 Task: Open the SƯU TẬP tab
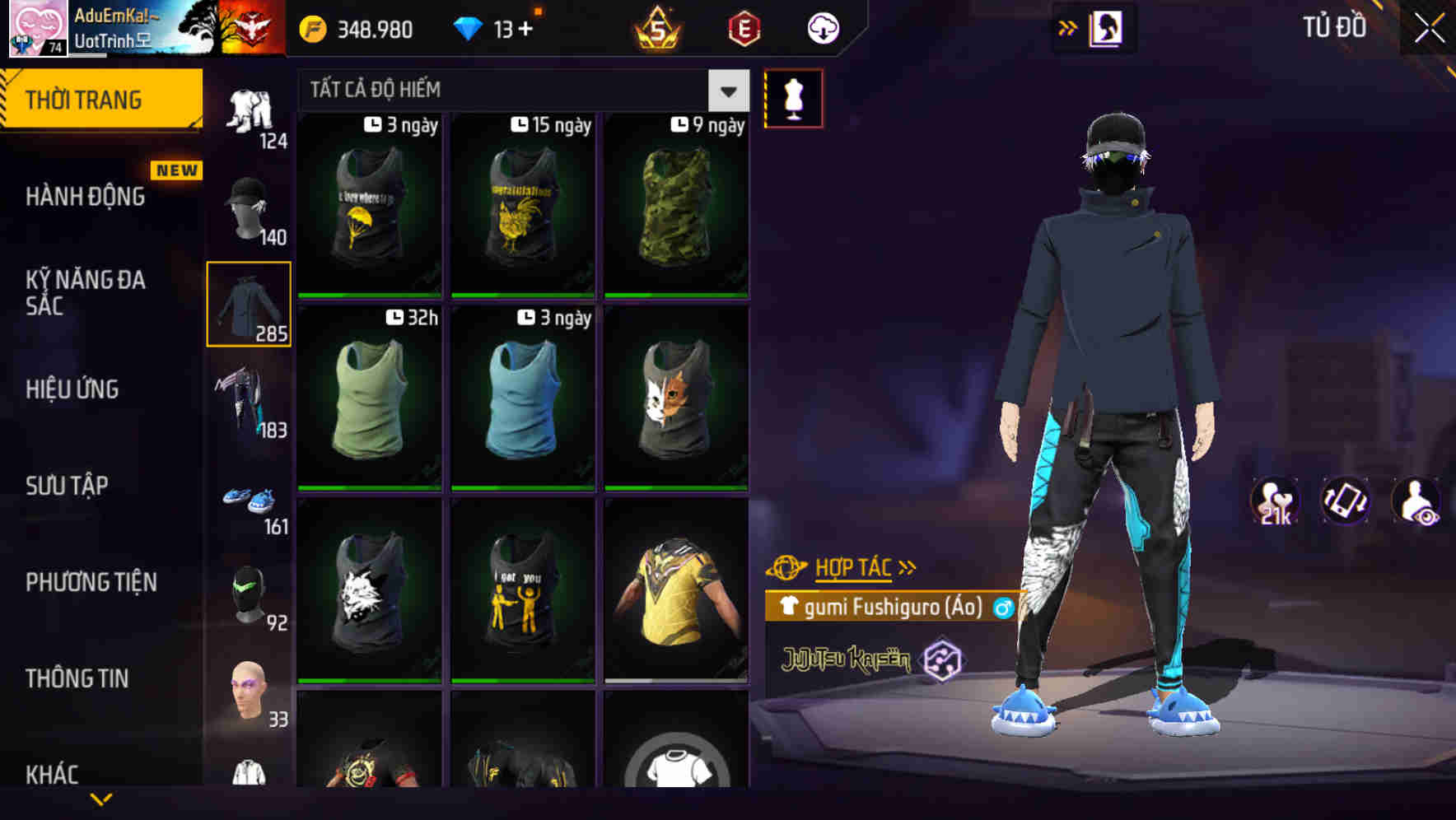click(68, 486)
